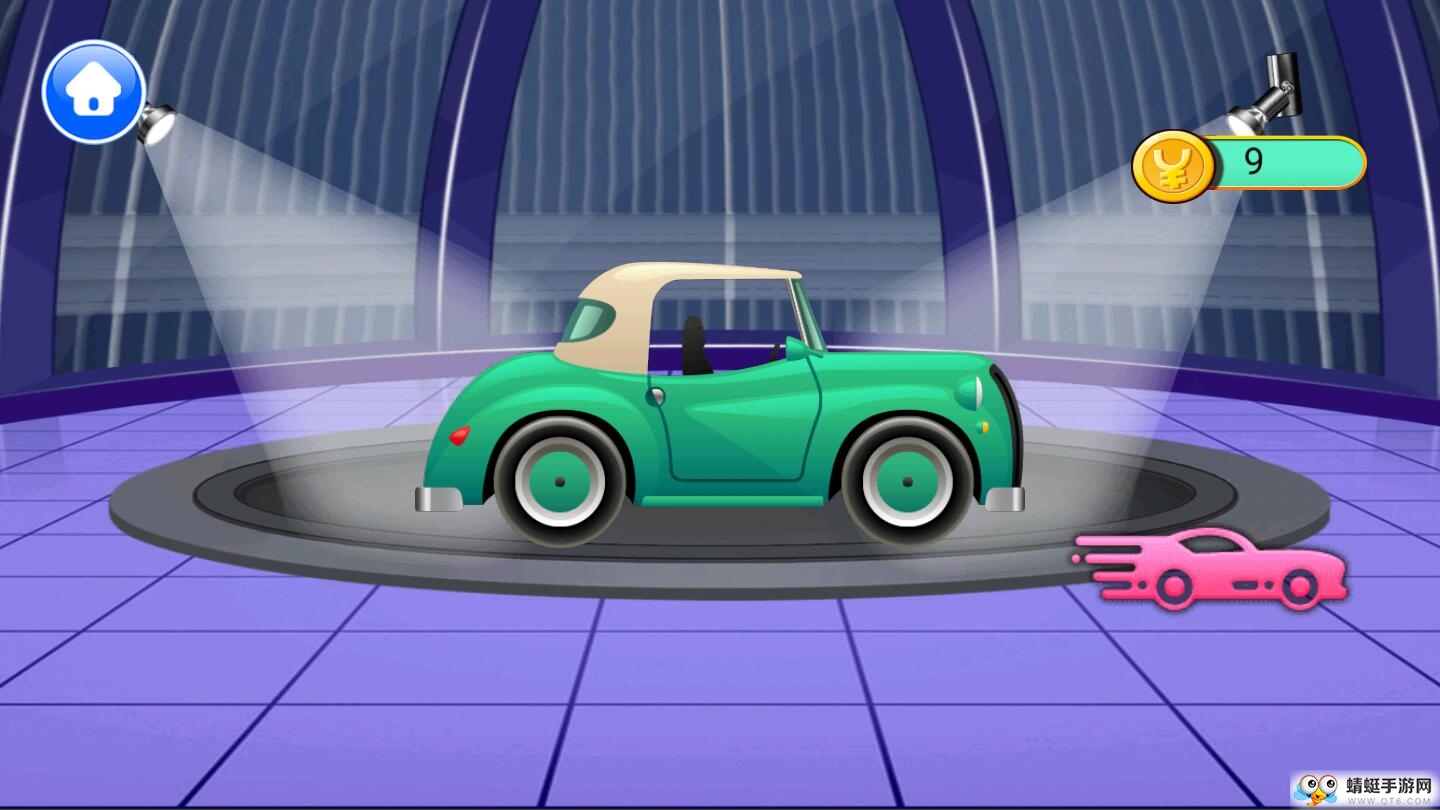The width and height of the screenshot is (1440, 810).
Task: Click the gold yuan coin icon
Action: pos(1172,166)
